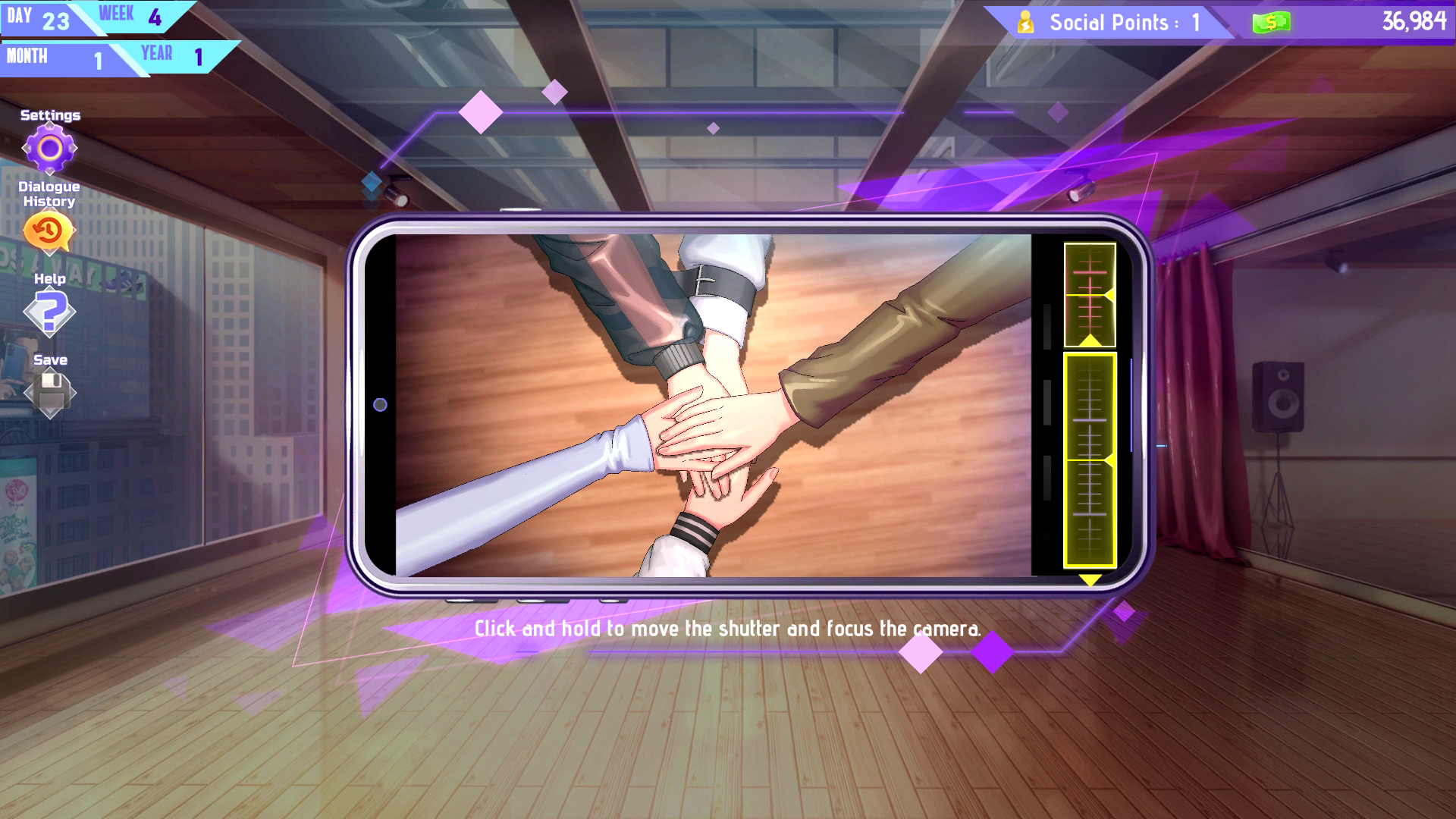The height and width of the screenshot is (819, 1456).
Task: Click the Social Points coin icon
Action: pyautogui.click(x=1025, y=22)
